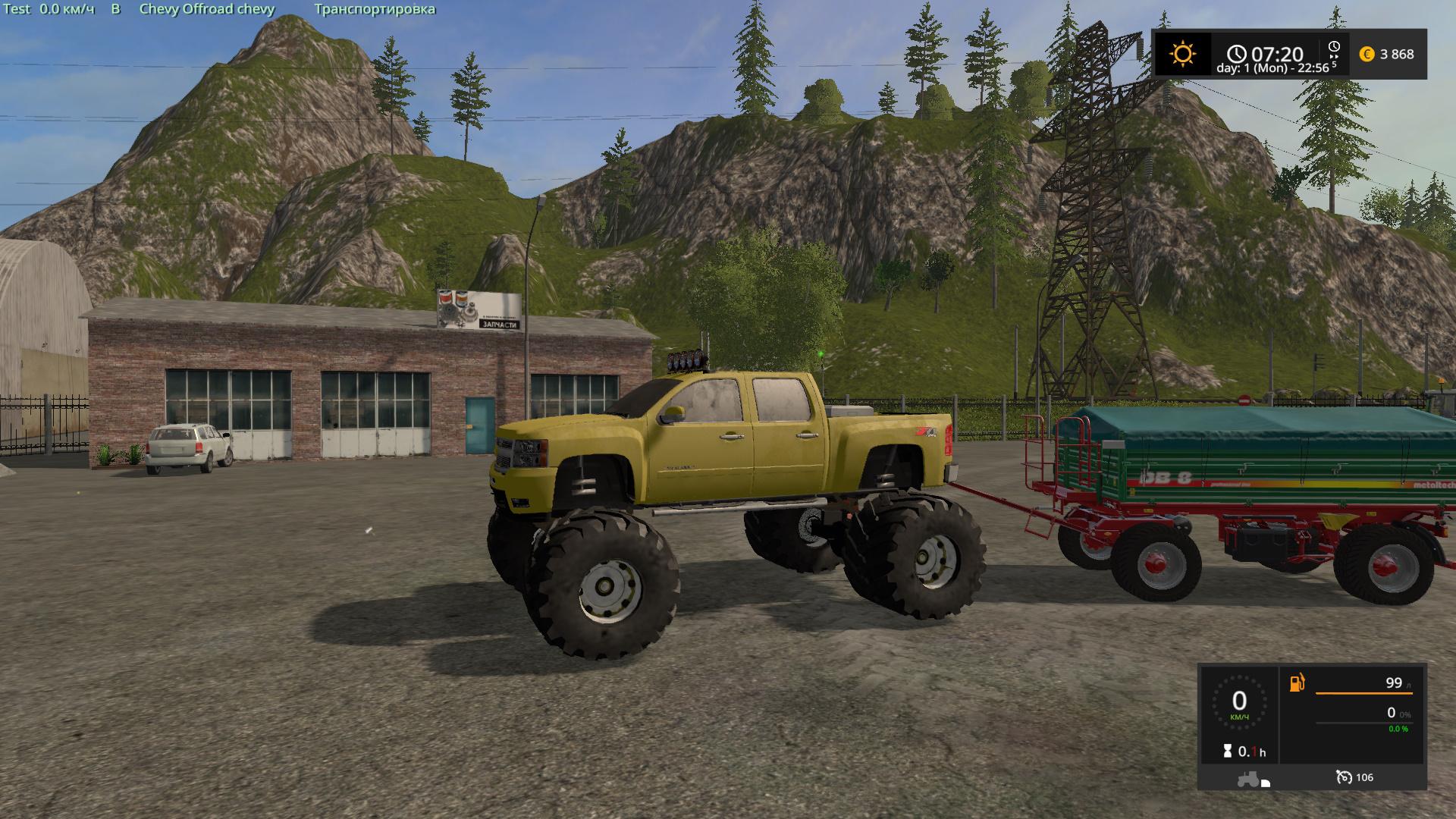Screen dimensions: 1456x819
Task: Toggle the cruise control icon at 106
Action: click(1344, 777)
